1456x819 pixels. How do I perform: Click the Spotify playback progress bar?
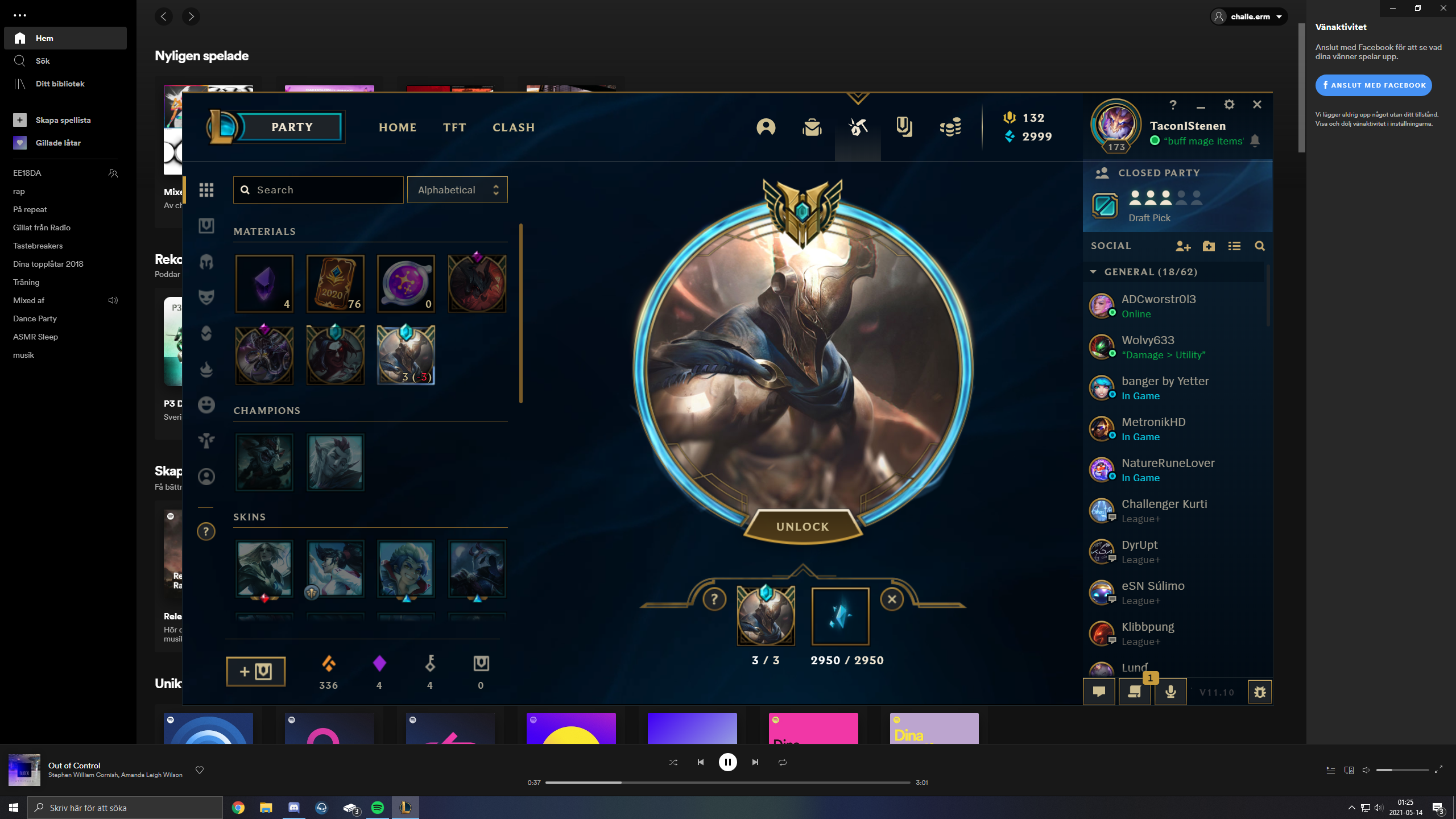(728, 782)
